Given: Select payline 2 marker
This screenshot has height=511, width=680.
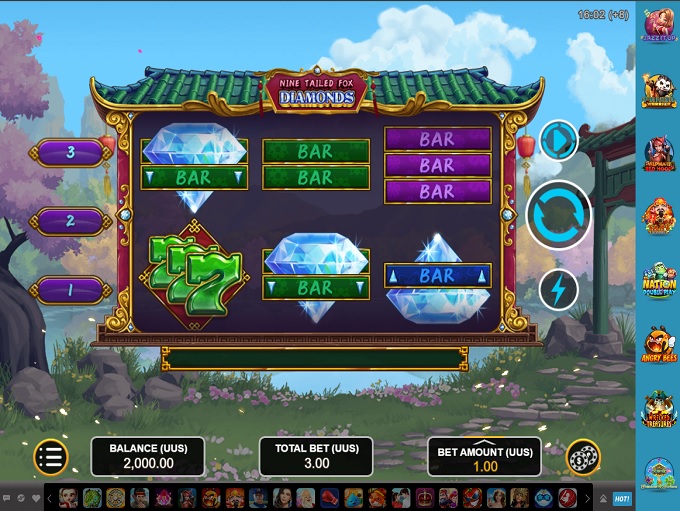Looking at the screenshot, I should tap(70, 221).
